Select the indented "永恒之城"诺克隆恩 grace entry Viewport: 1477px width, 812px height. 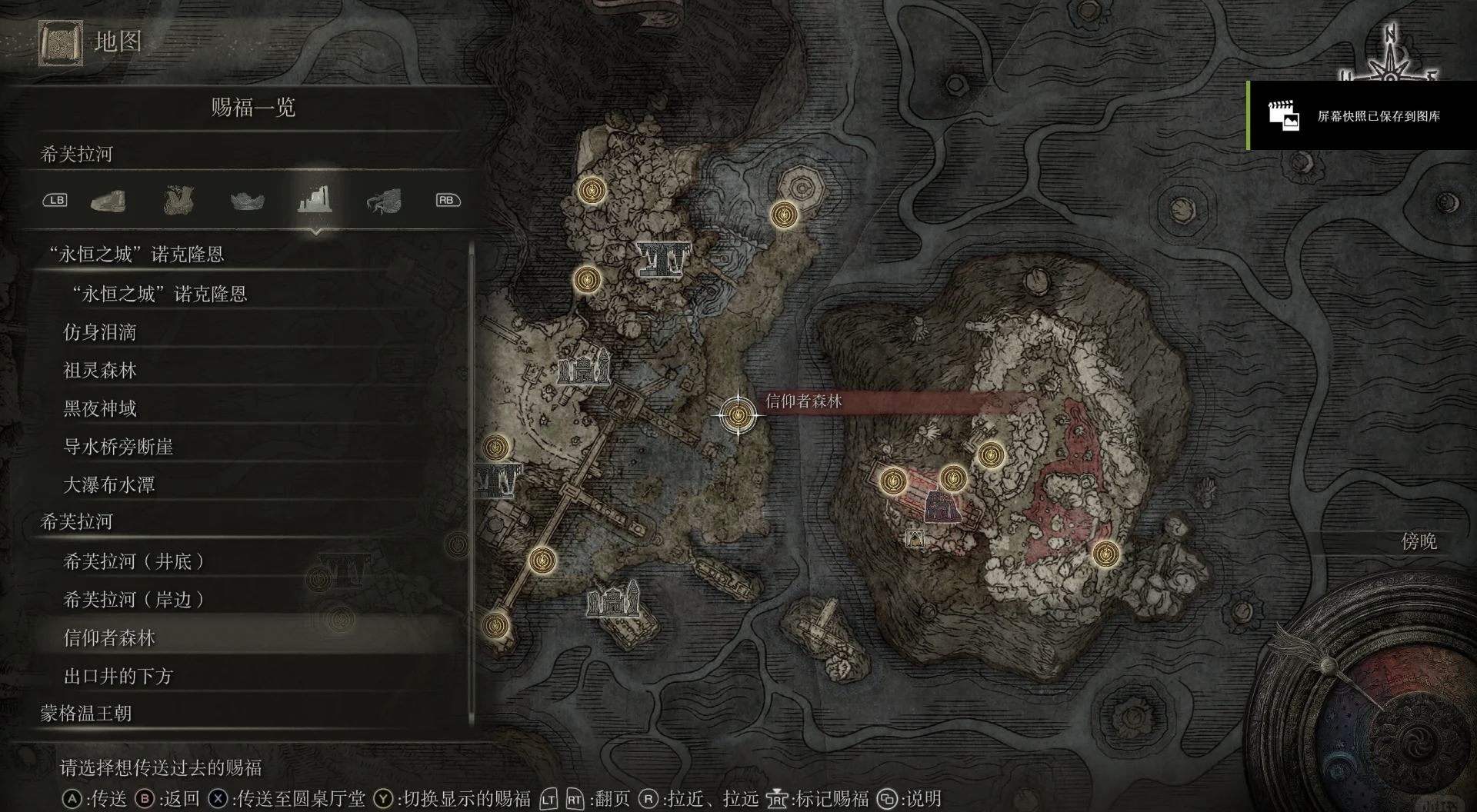click(x=159, y=294)
